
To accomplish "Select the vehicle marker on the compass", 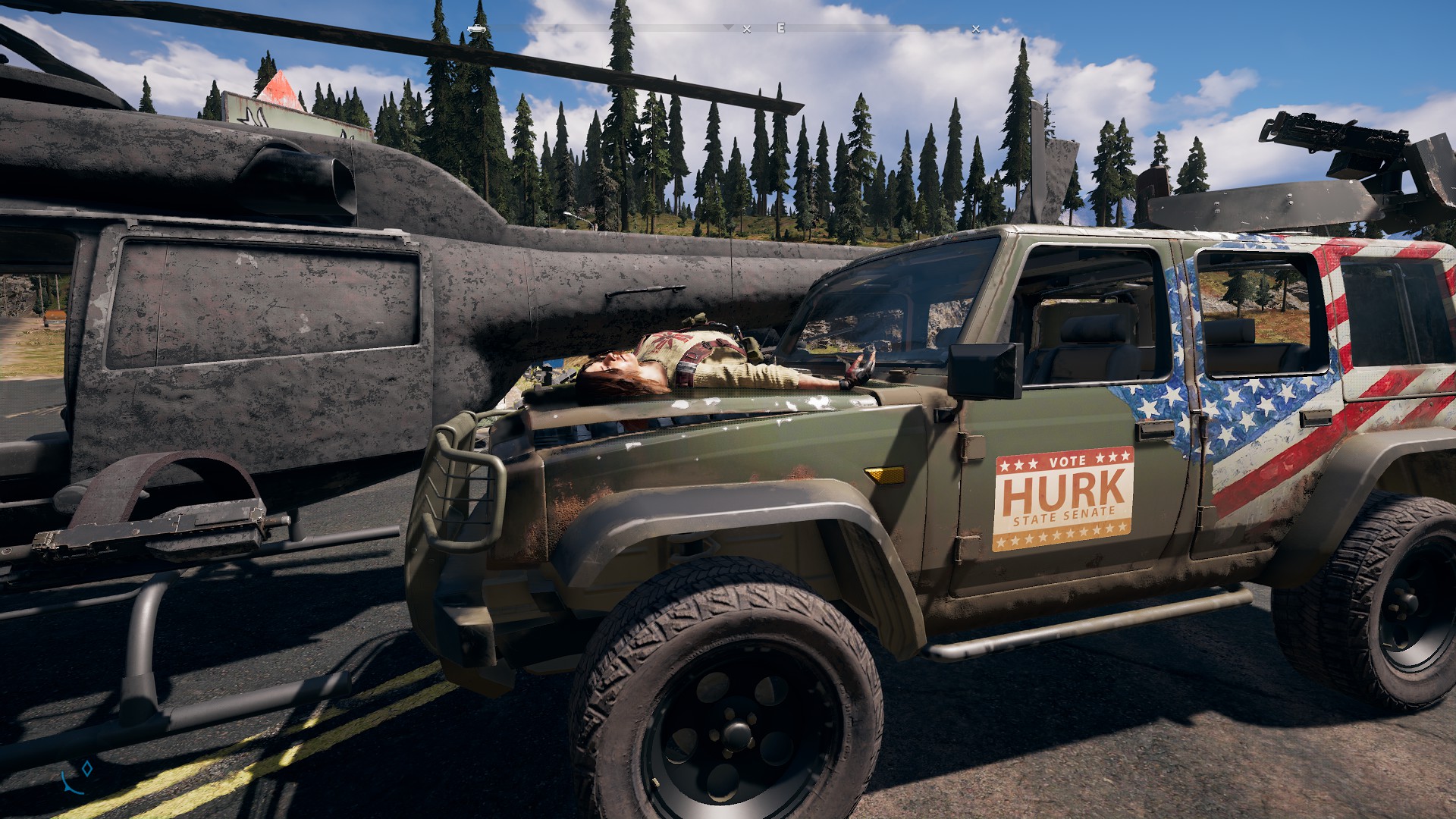I will pyautogui.click(x=476, y=29).
